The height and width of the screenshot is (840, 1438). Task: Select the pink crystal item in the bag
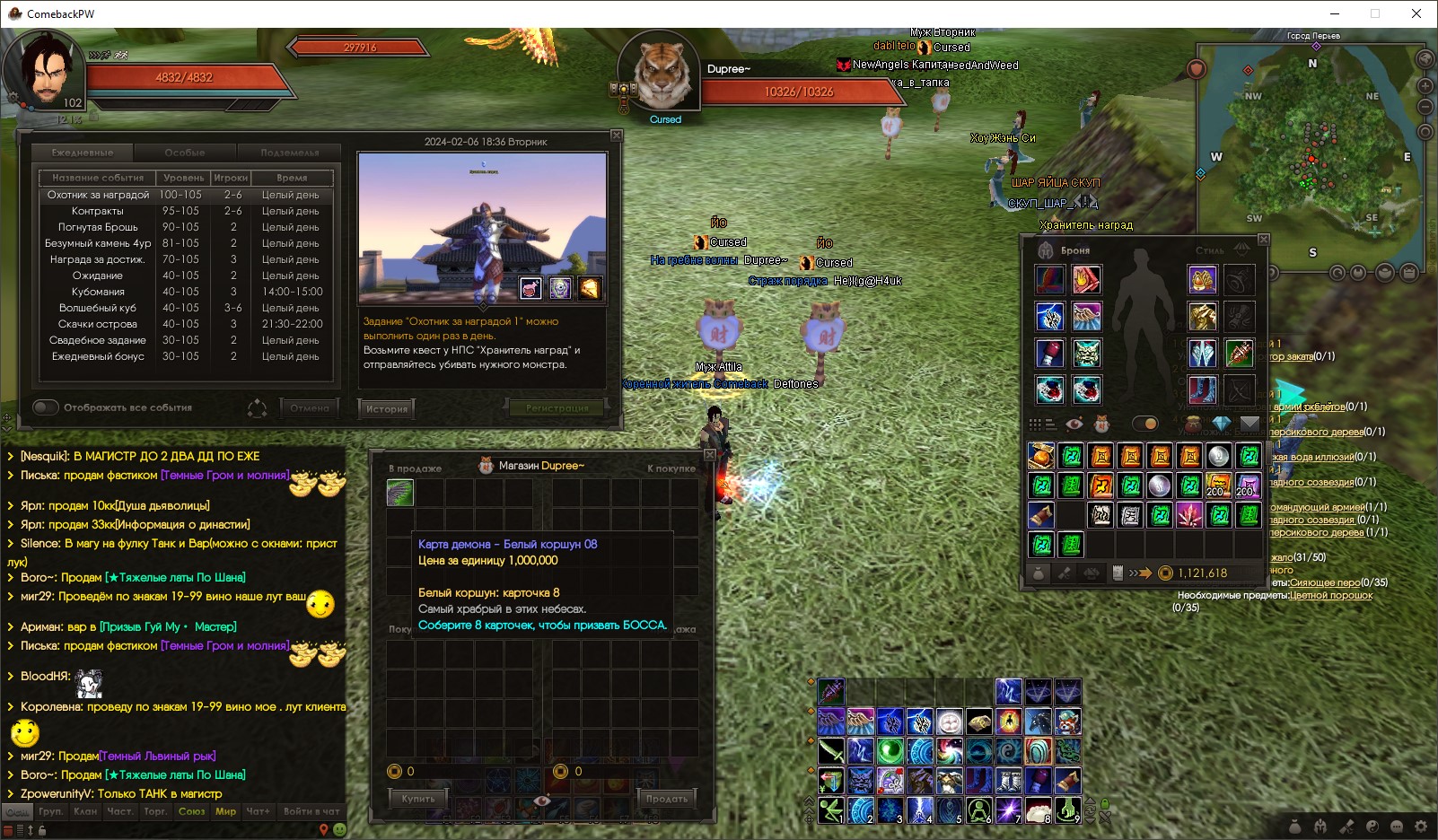pos(1189,515)
